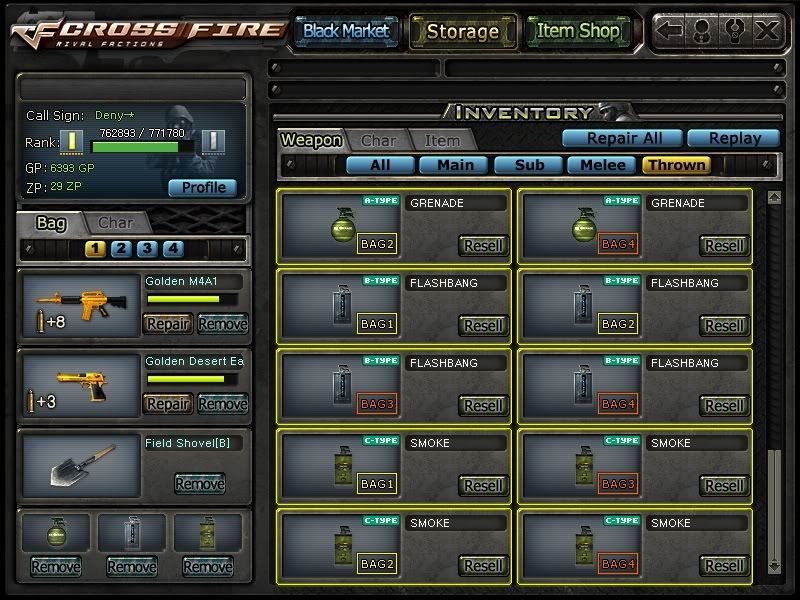Screen dimensions: 800x600
Task: Filter inventory by Main weapons
Action: coord(454,165)
